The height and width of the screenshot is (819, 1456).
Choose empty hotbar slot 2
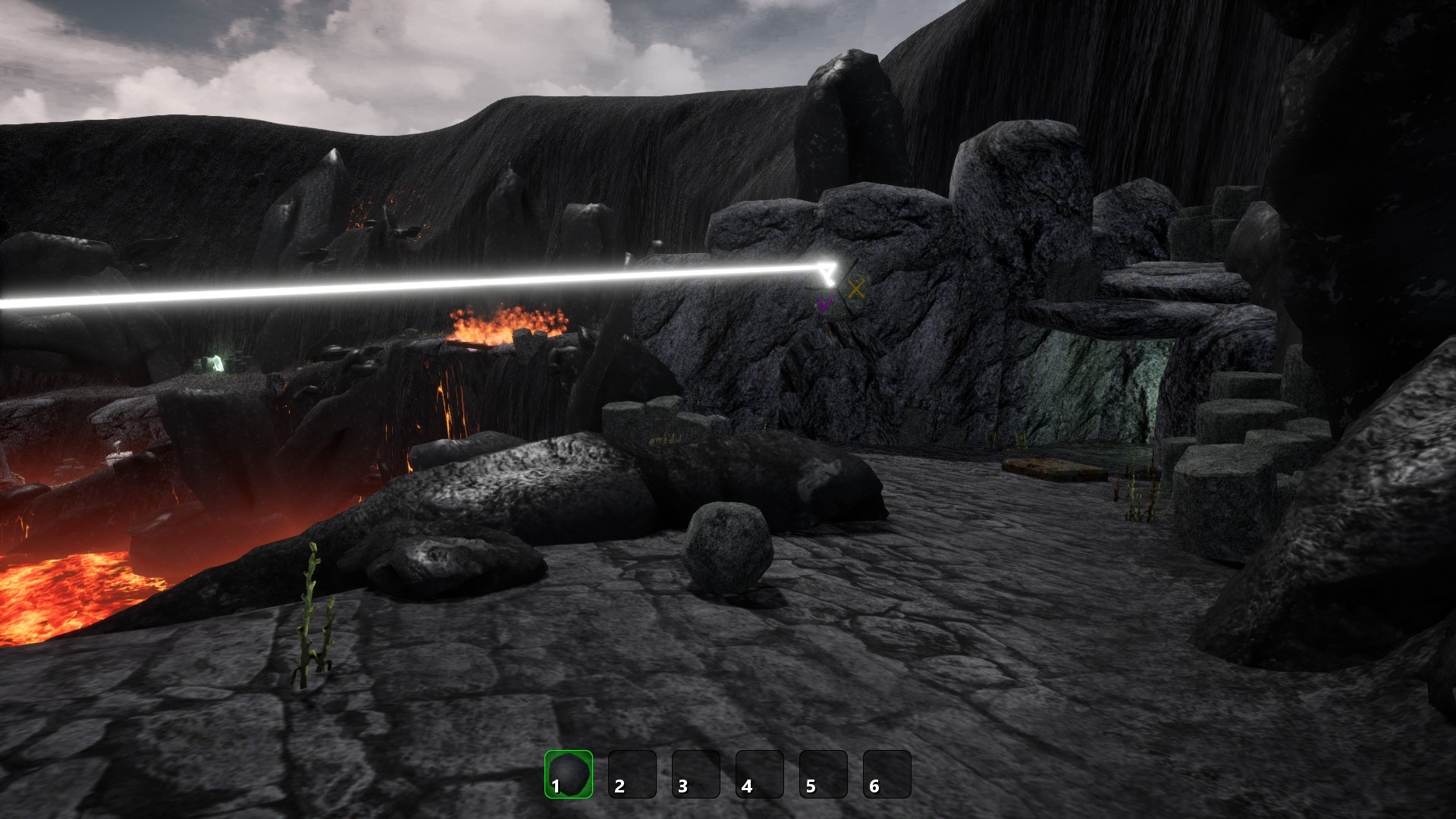(x=632, y=774)
